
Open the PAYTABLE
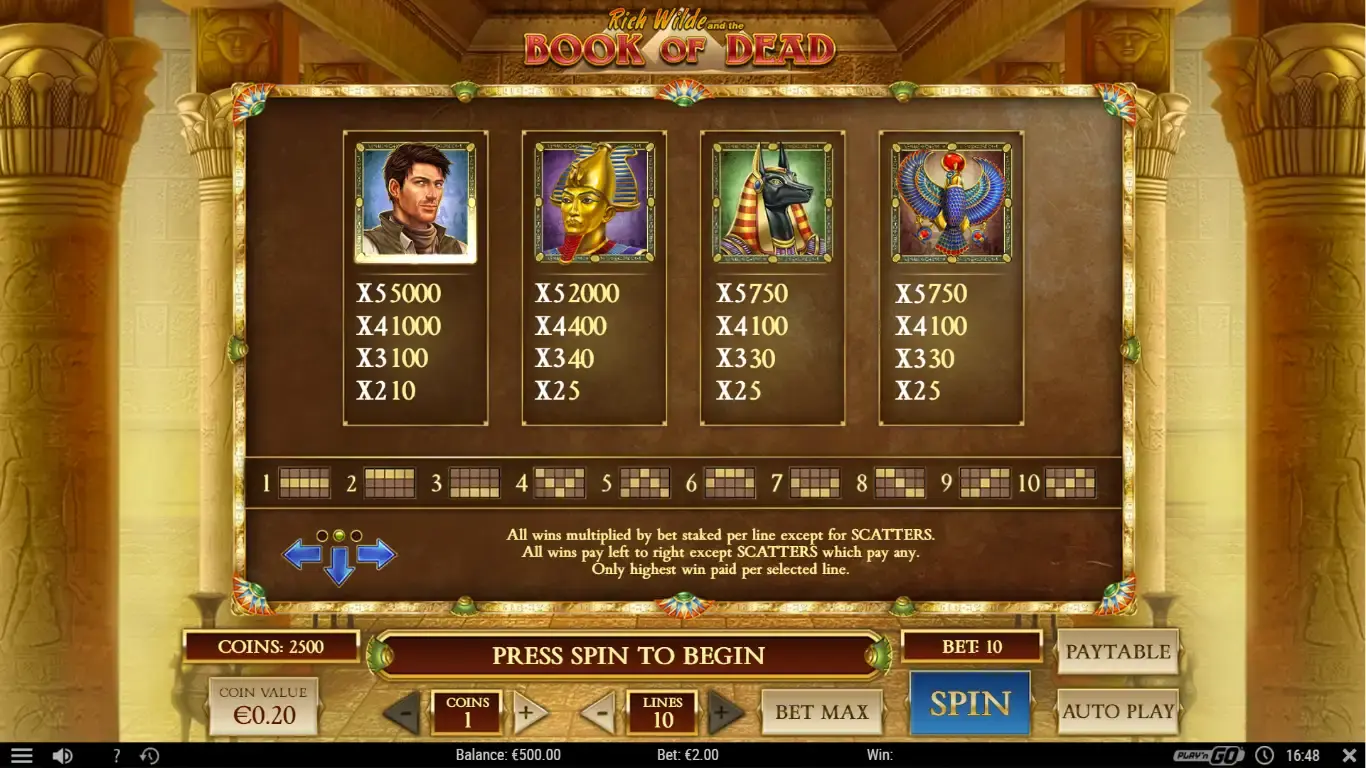[x=1118, y=651]
